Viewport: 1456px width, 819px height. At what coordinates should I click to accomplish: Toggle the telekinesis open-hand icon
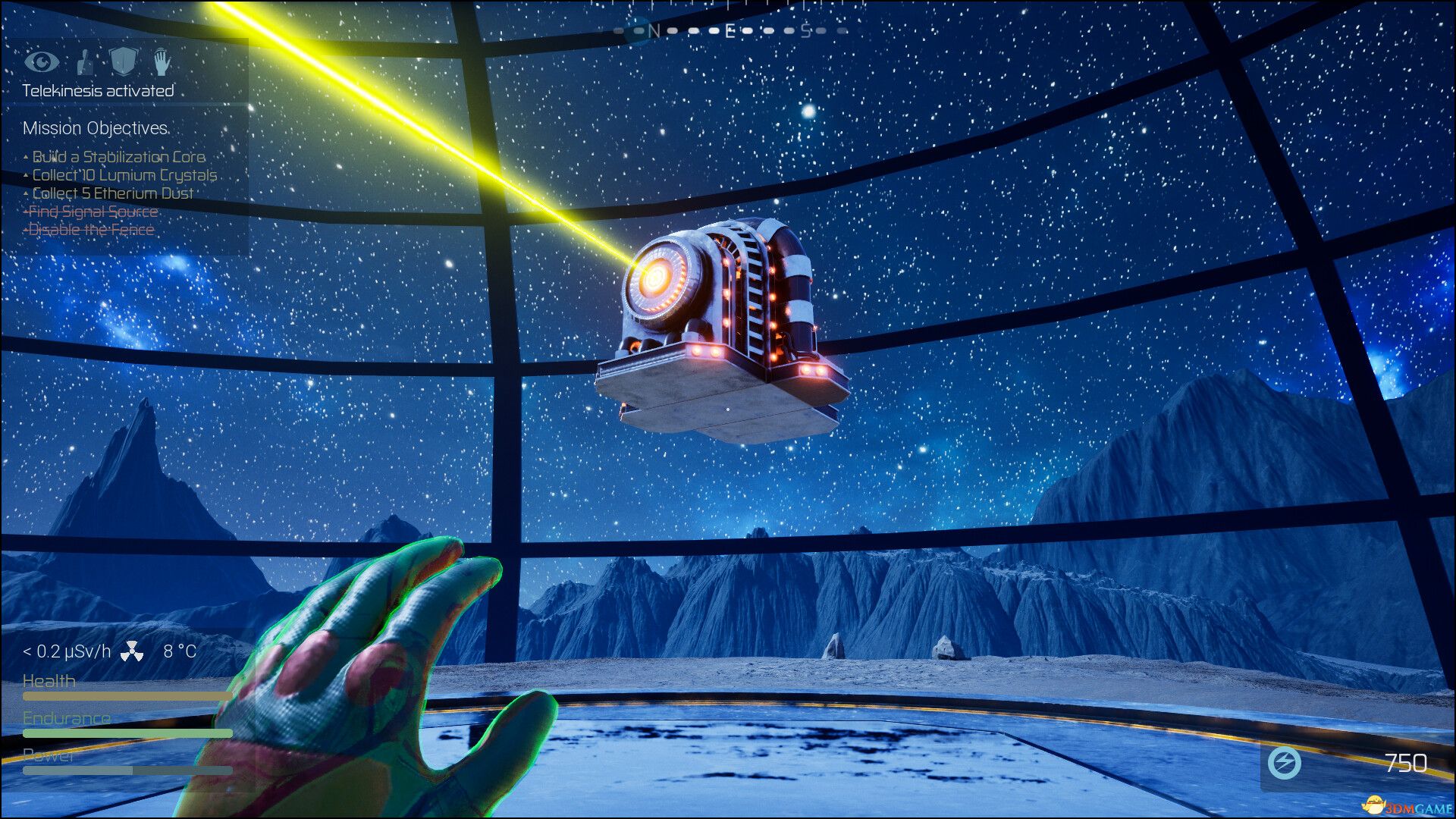pyautogui.click(x=162, y=61)
